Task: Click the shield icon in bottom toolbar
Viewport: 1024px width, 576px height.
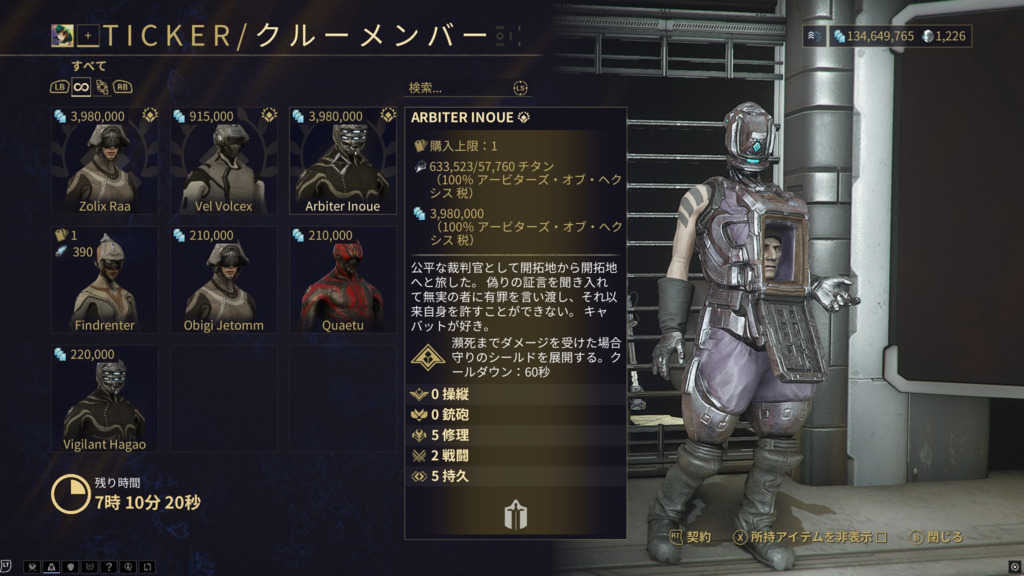Action: (70, 567)
